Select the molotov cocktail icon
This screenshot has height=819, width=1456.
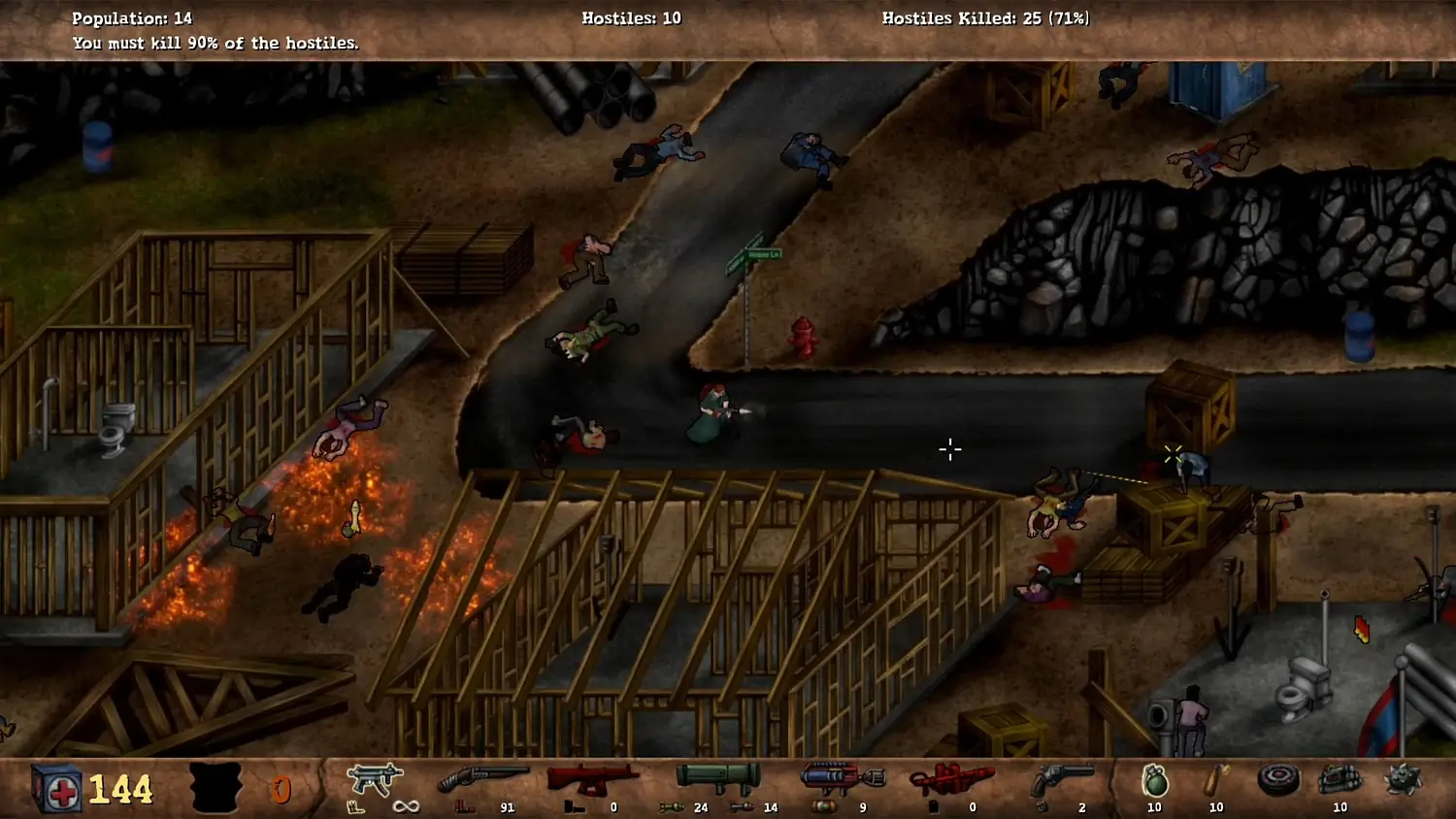[1215, 781]
